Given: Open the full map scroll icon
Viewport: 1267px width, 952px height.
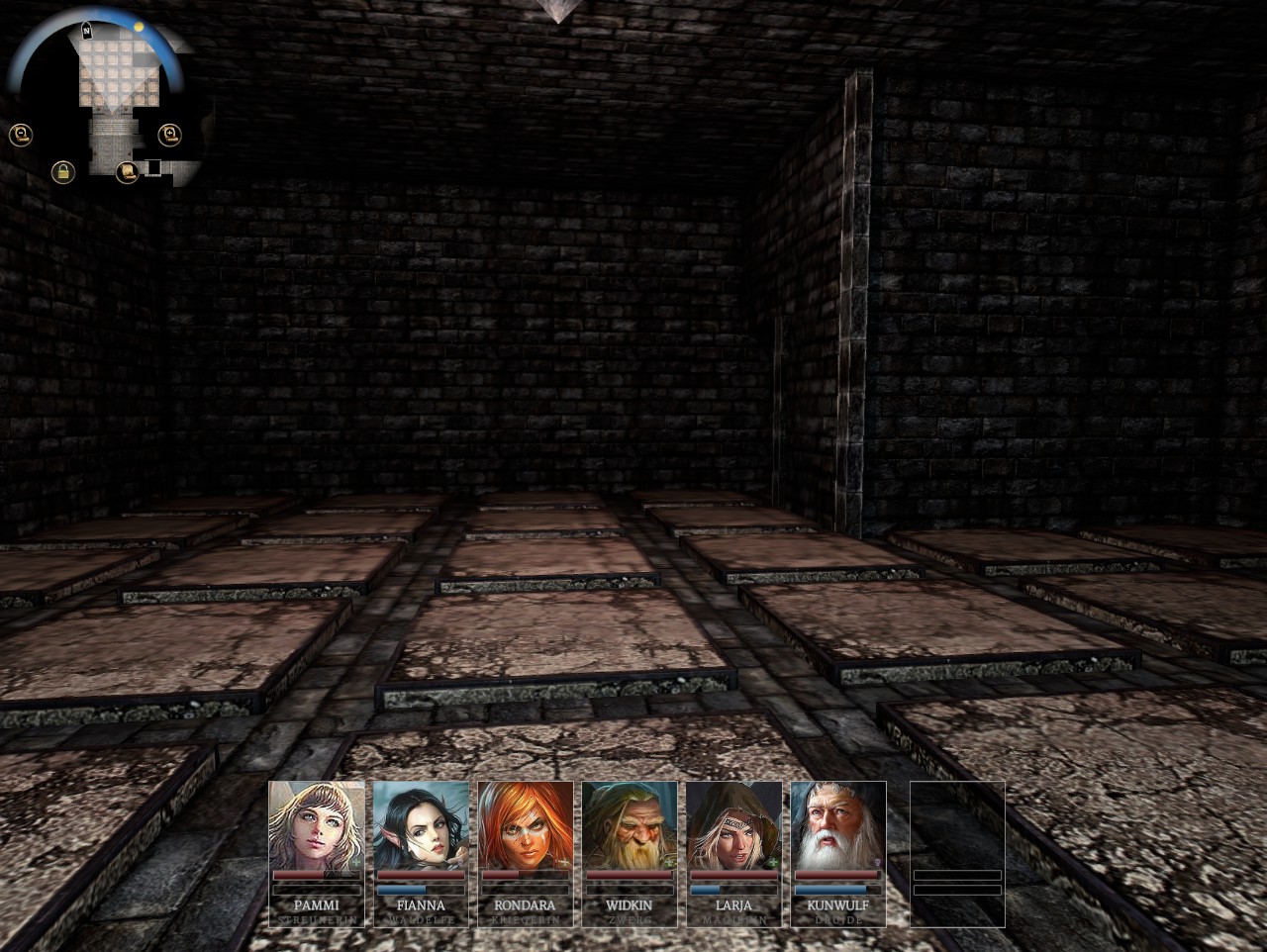Looking at the screenshot, I should click(126, 172).
